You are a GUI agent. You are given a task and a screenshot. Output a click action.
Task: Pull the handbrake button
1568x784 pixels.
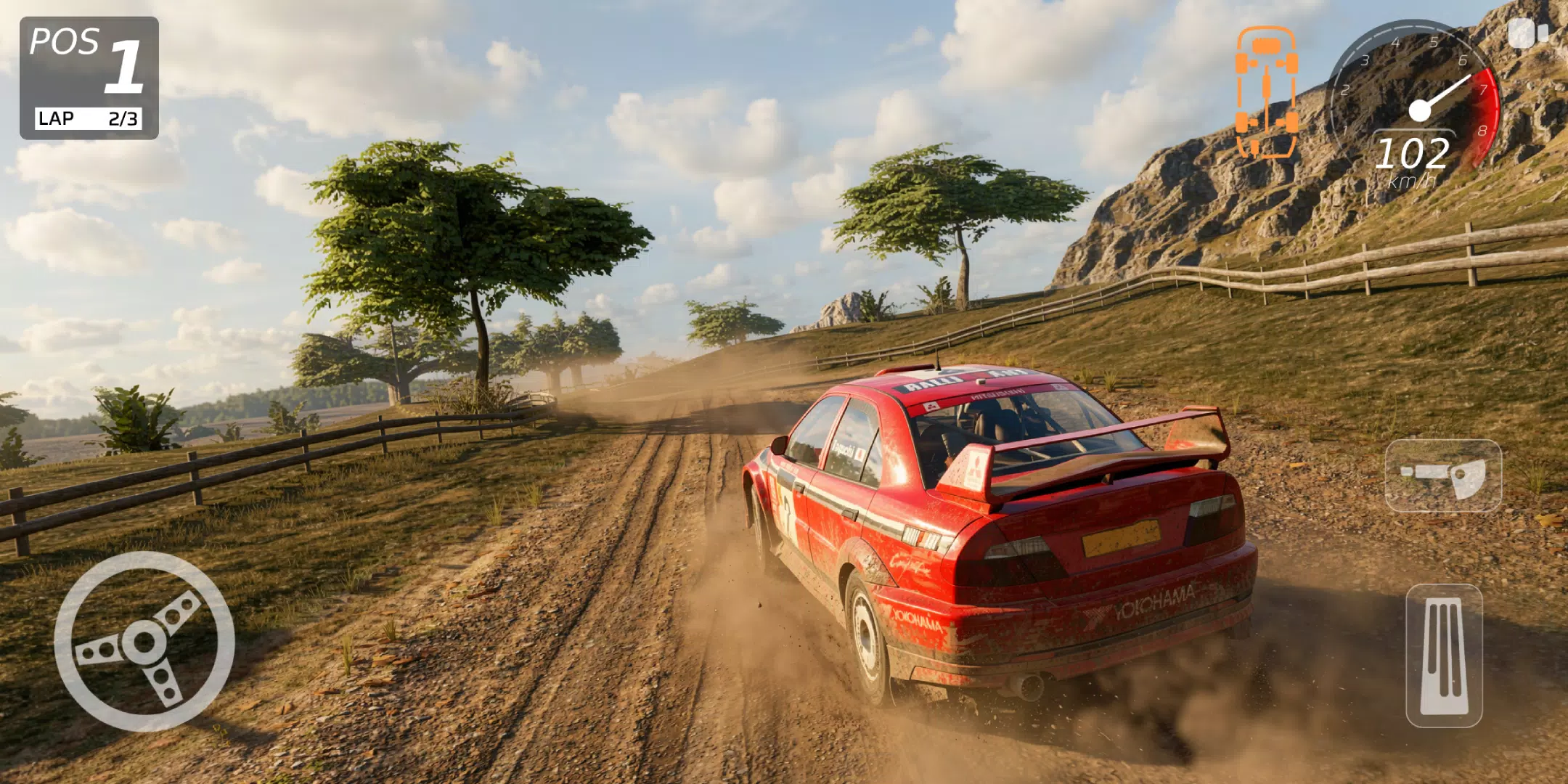click(1443, 475)
